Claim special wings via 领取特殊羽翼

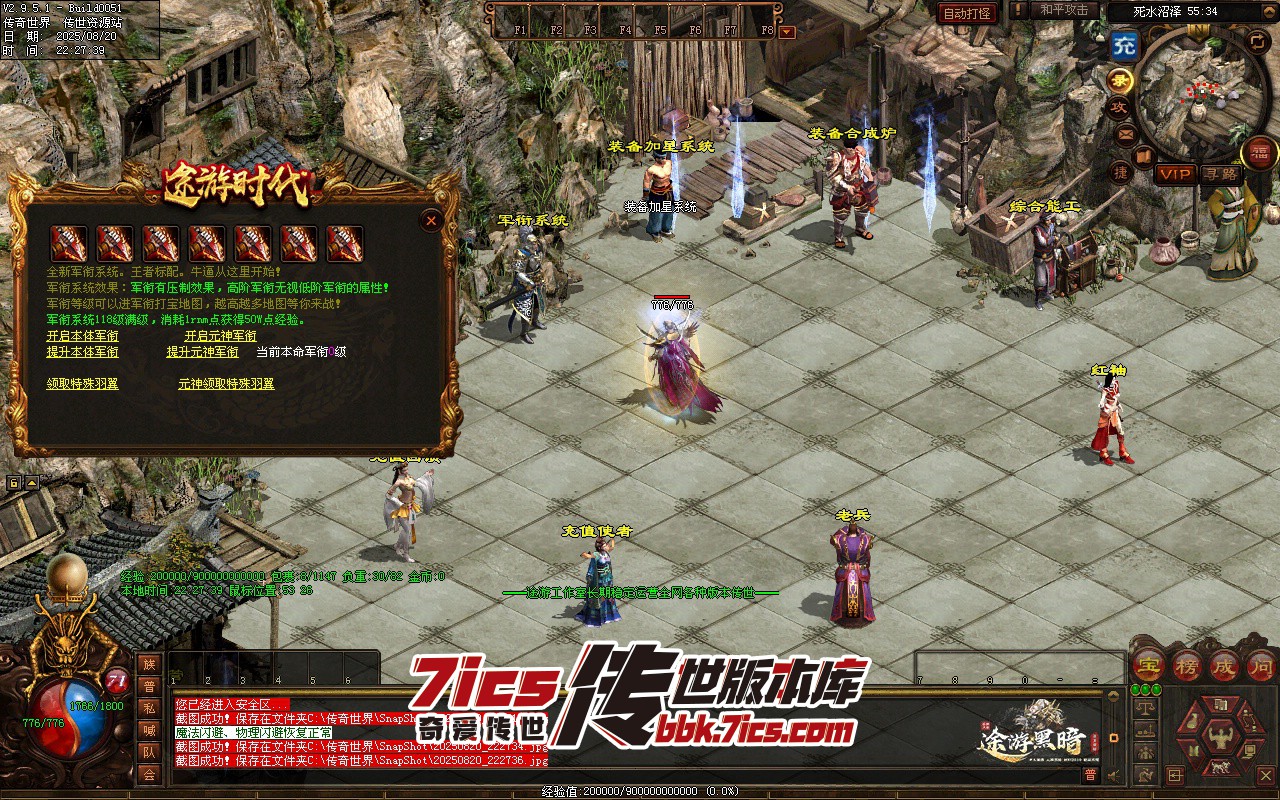(x=82, y=384)
